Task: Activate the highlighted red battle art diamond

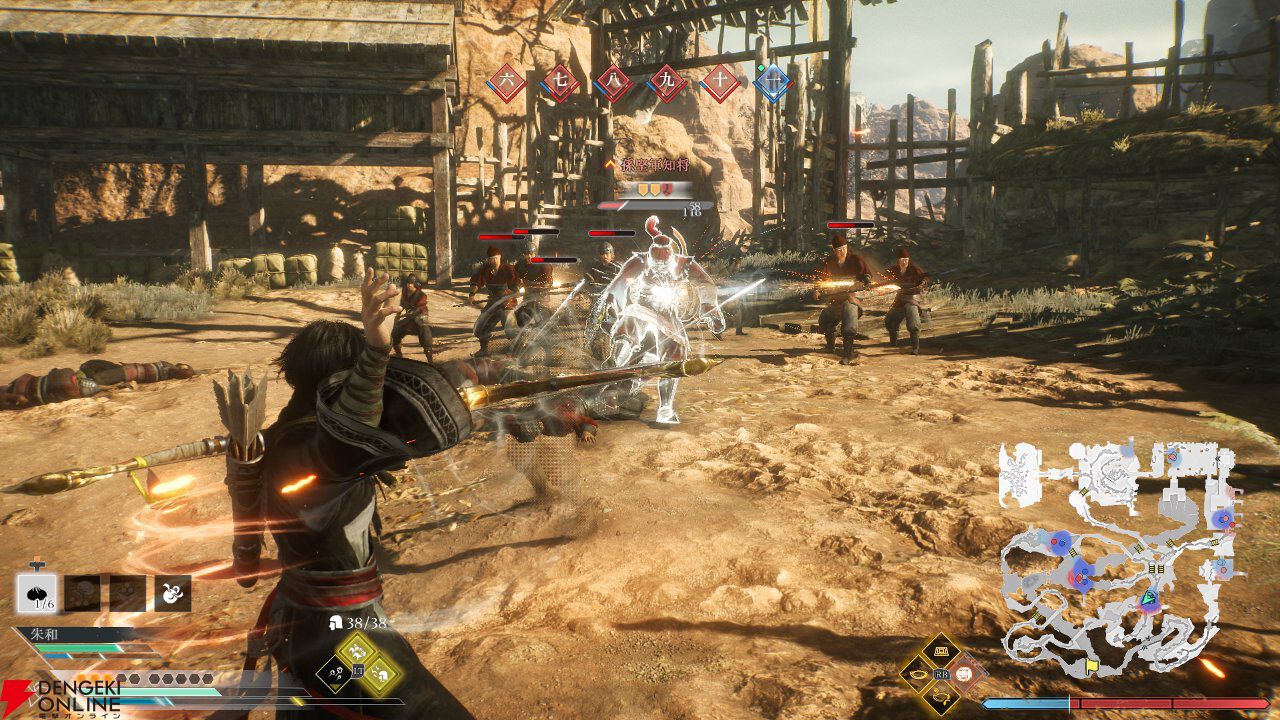Action: (x=964, y=675)
